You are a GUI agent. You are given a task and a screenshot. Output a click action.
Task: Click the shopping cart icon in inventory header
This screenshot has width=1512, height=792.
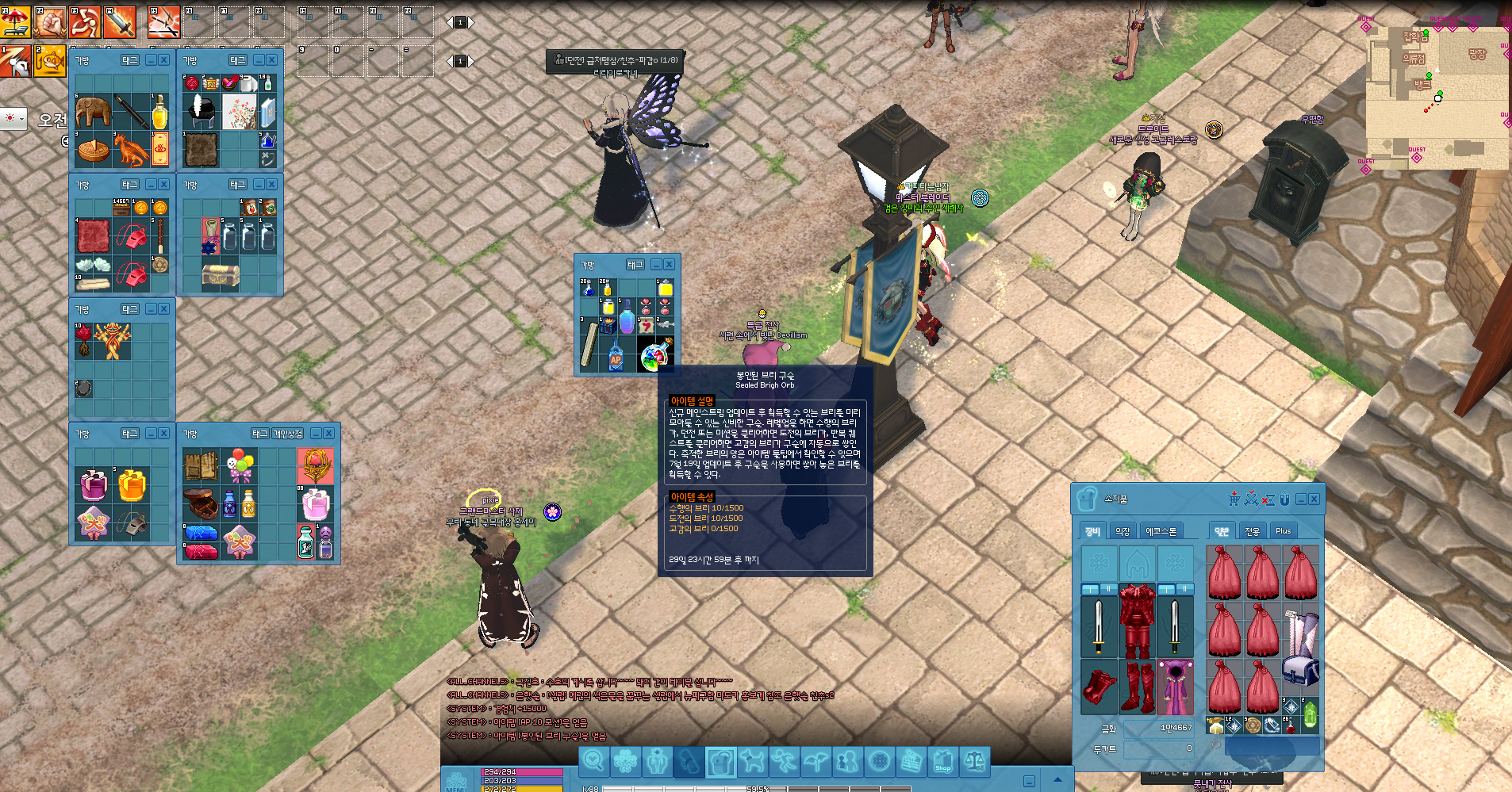click(1234, 499)
